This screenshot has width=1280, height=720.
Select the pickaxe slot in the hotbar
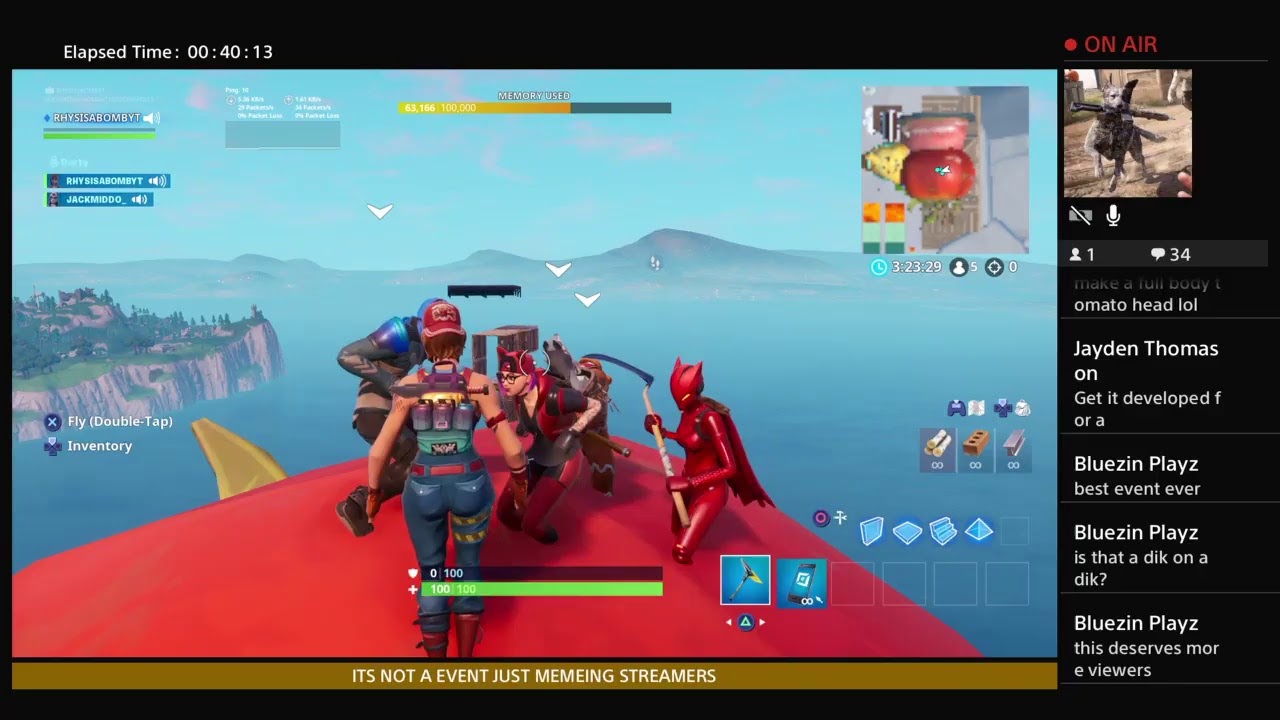coord(745,580)
